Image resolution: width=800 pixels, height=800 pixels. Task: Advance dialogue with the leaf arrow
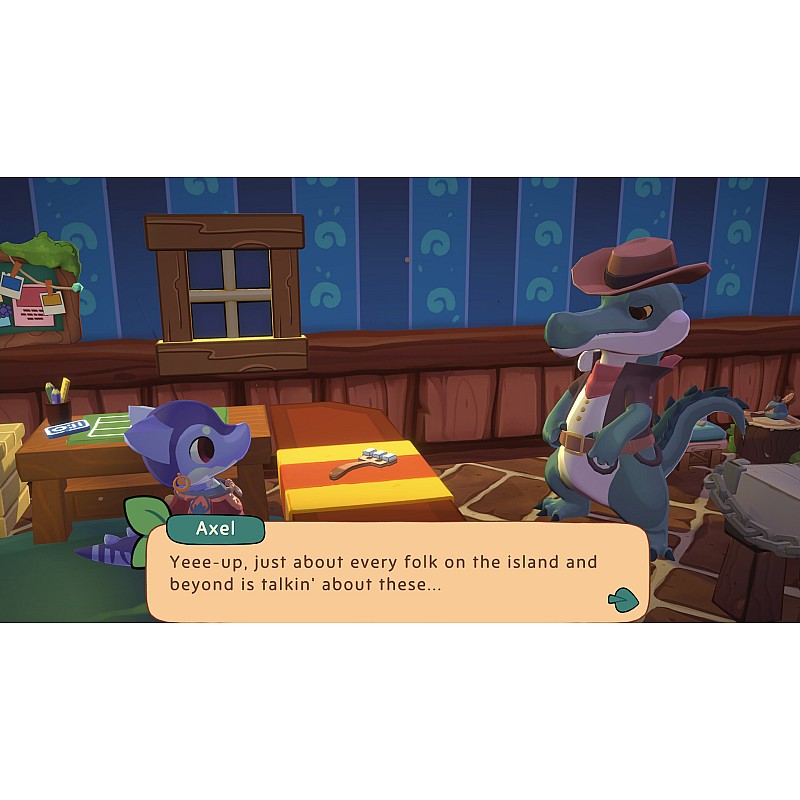[x=622, y=598]
